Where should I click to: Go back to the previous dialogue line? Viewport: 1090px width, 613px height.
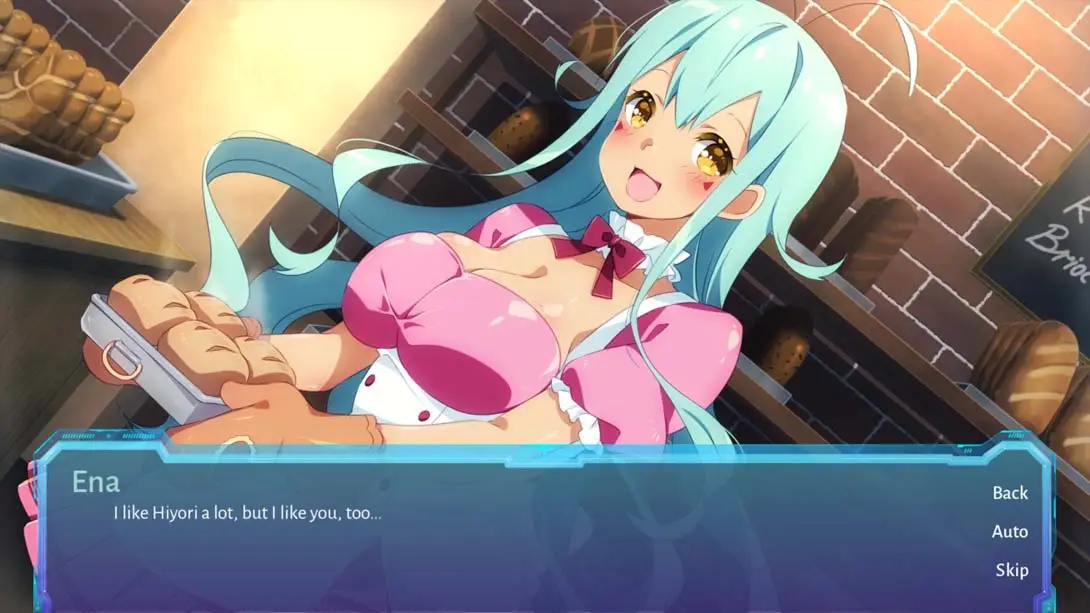[x=1009, y=493]
